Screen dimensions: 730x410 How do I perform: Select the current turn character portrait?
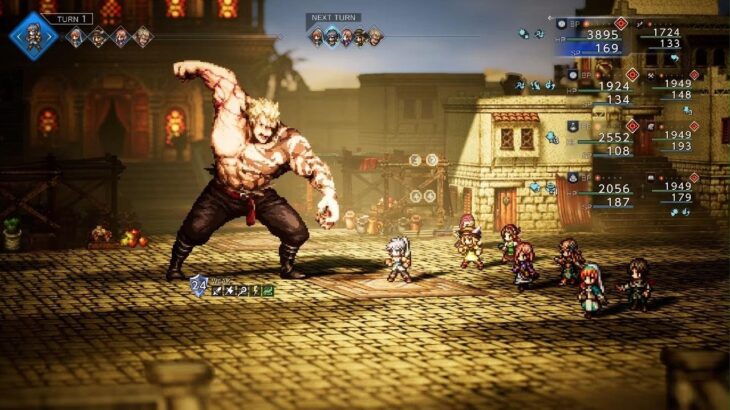pos(33,36)
